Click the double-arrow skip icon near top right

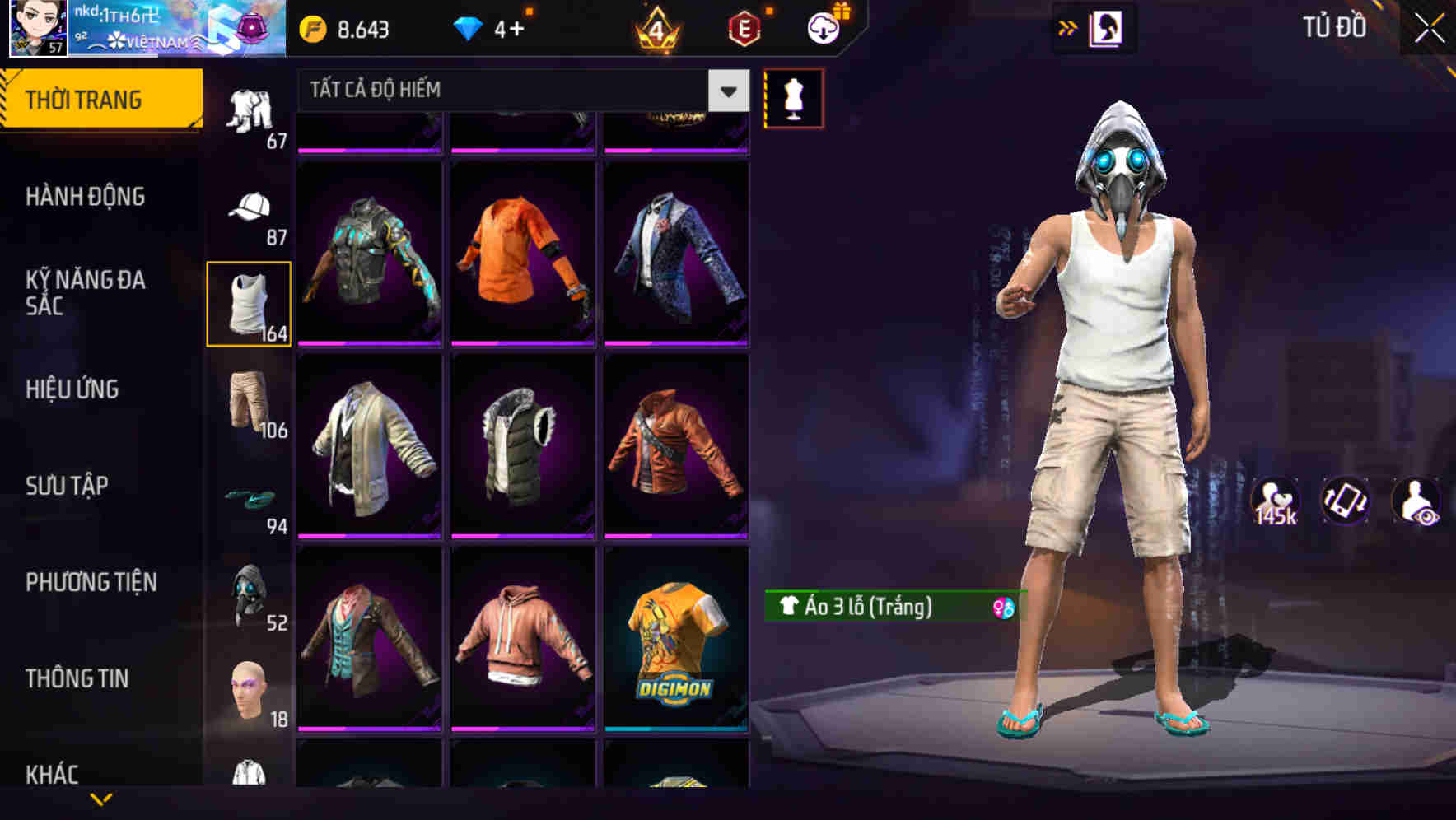[x=1068, y=26]
